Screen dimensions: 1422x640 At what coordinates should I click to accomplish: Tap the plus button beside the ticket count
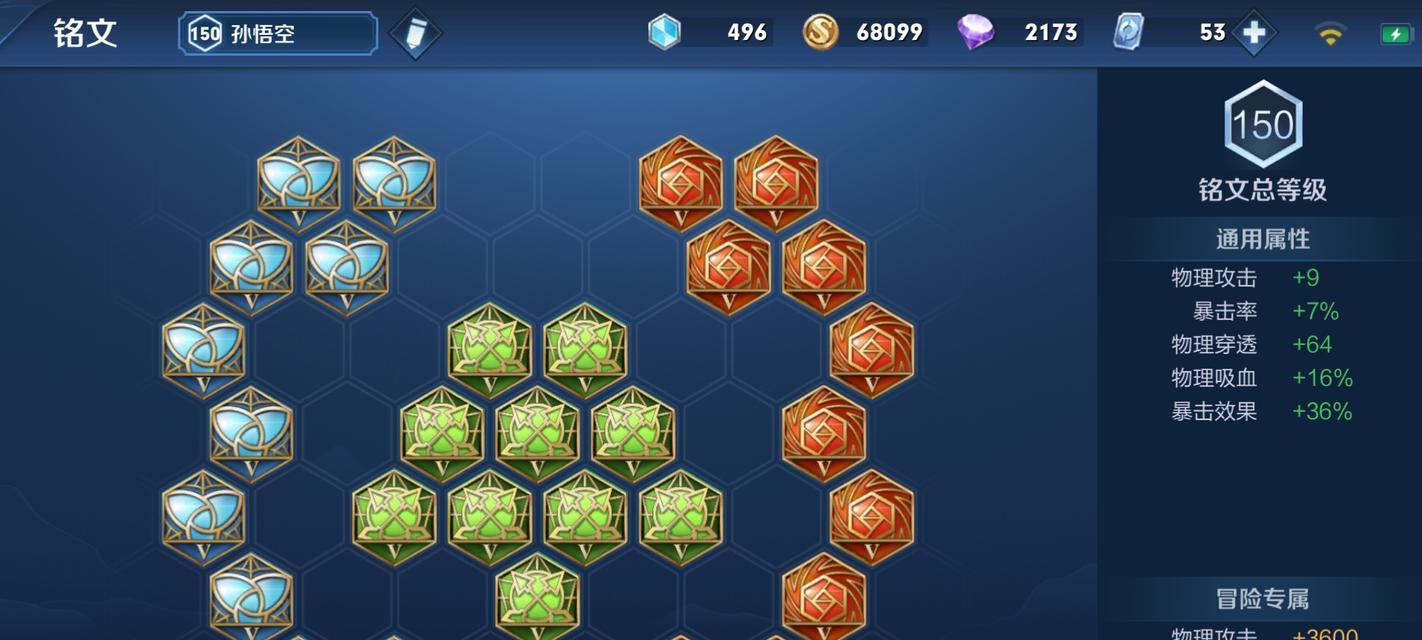1253,33
